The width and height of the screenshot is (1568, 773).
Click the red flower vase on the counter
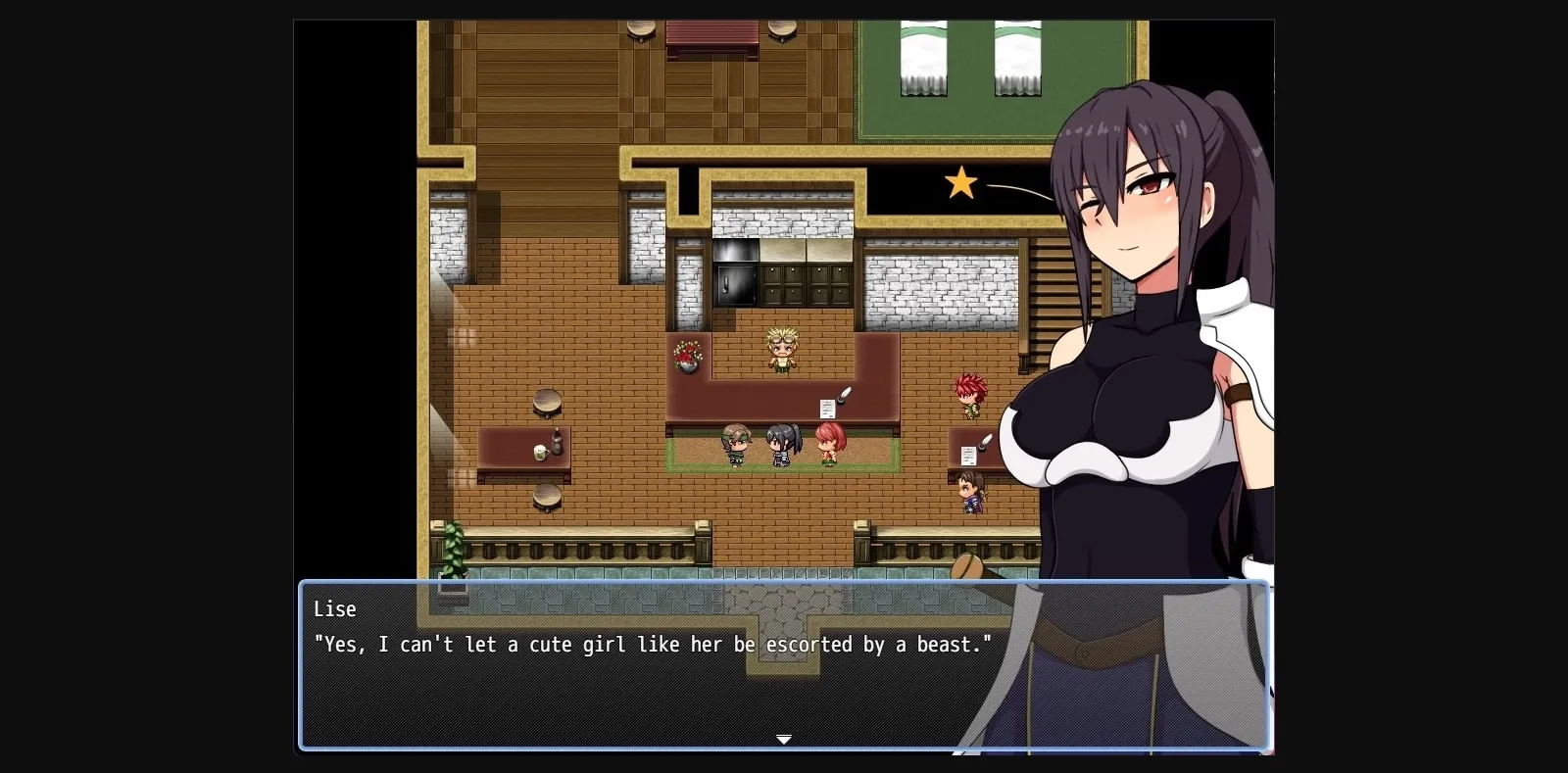[687, 356]
